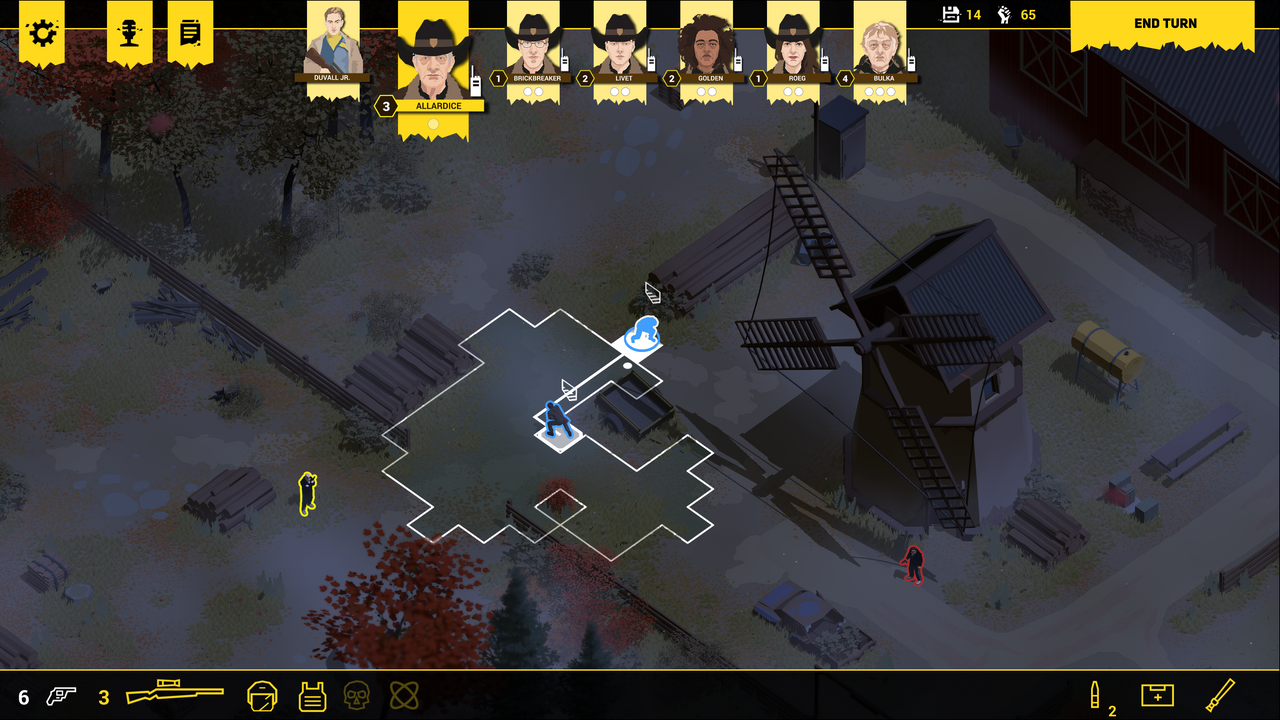Select Roeg's portrait

click(794, 45)
